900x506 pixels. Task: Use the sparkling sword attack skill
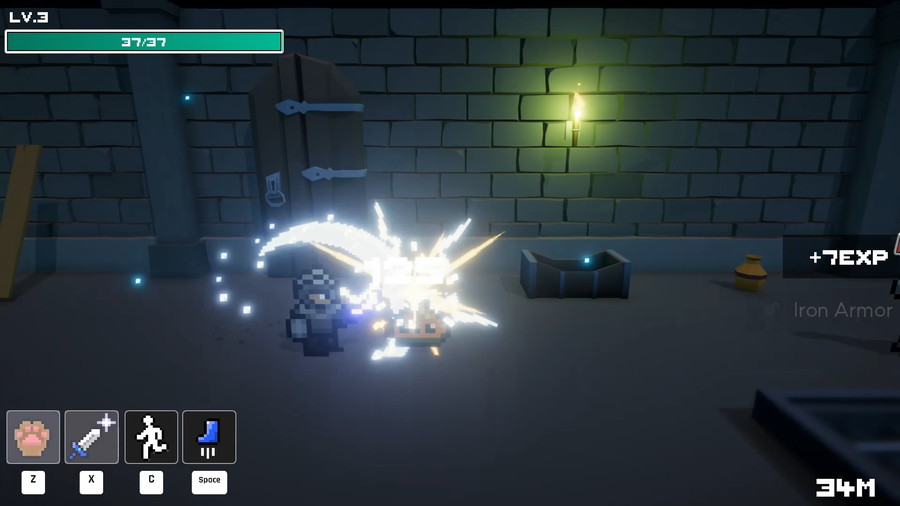point(92,437)
